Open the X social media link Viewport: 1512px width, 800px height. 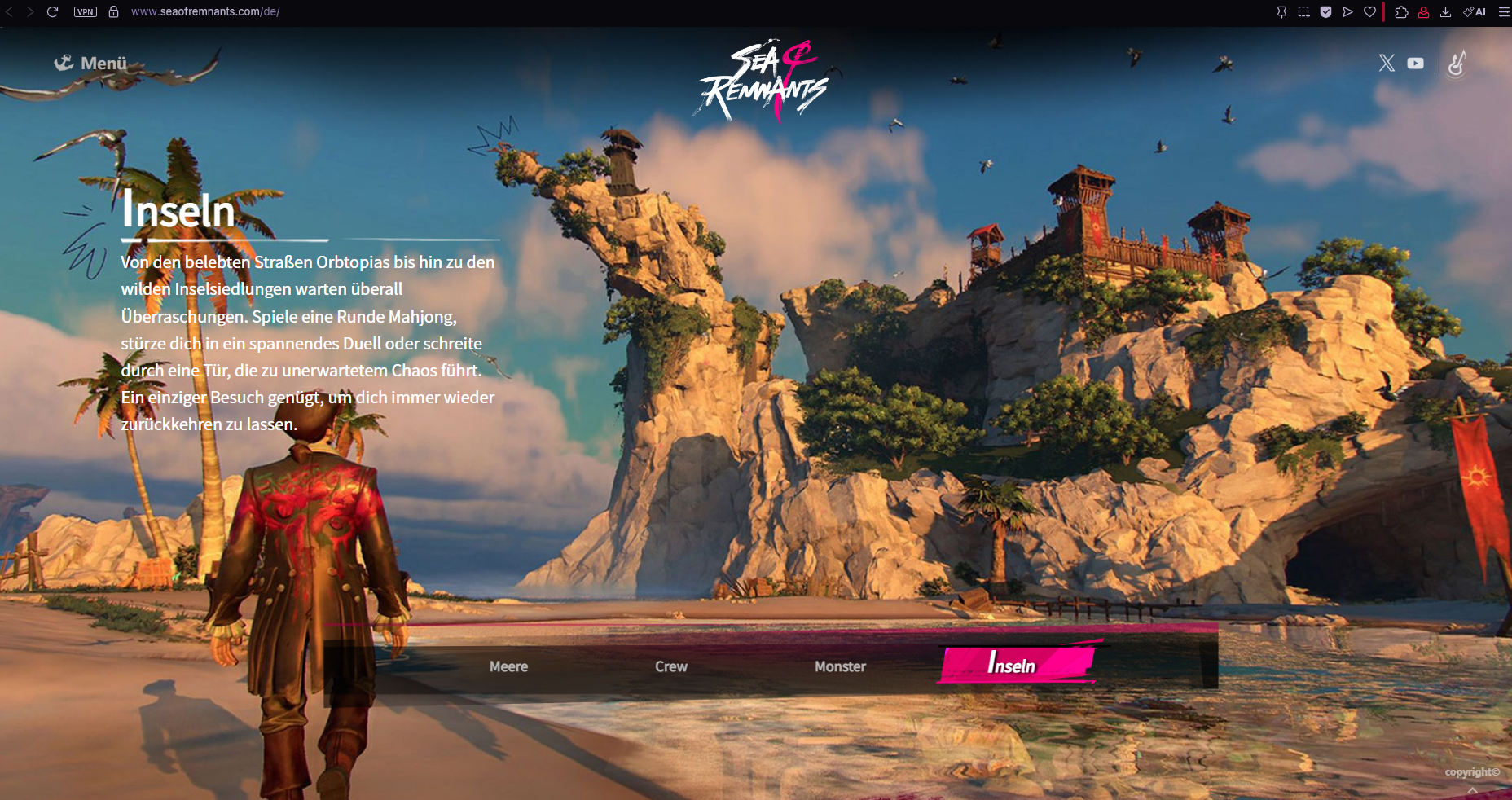(x=1387, y=63)
